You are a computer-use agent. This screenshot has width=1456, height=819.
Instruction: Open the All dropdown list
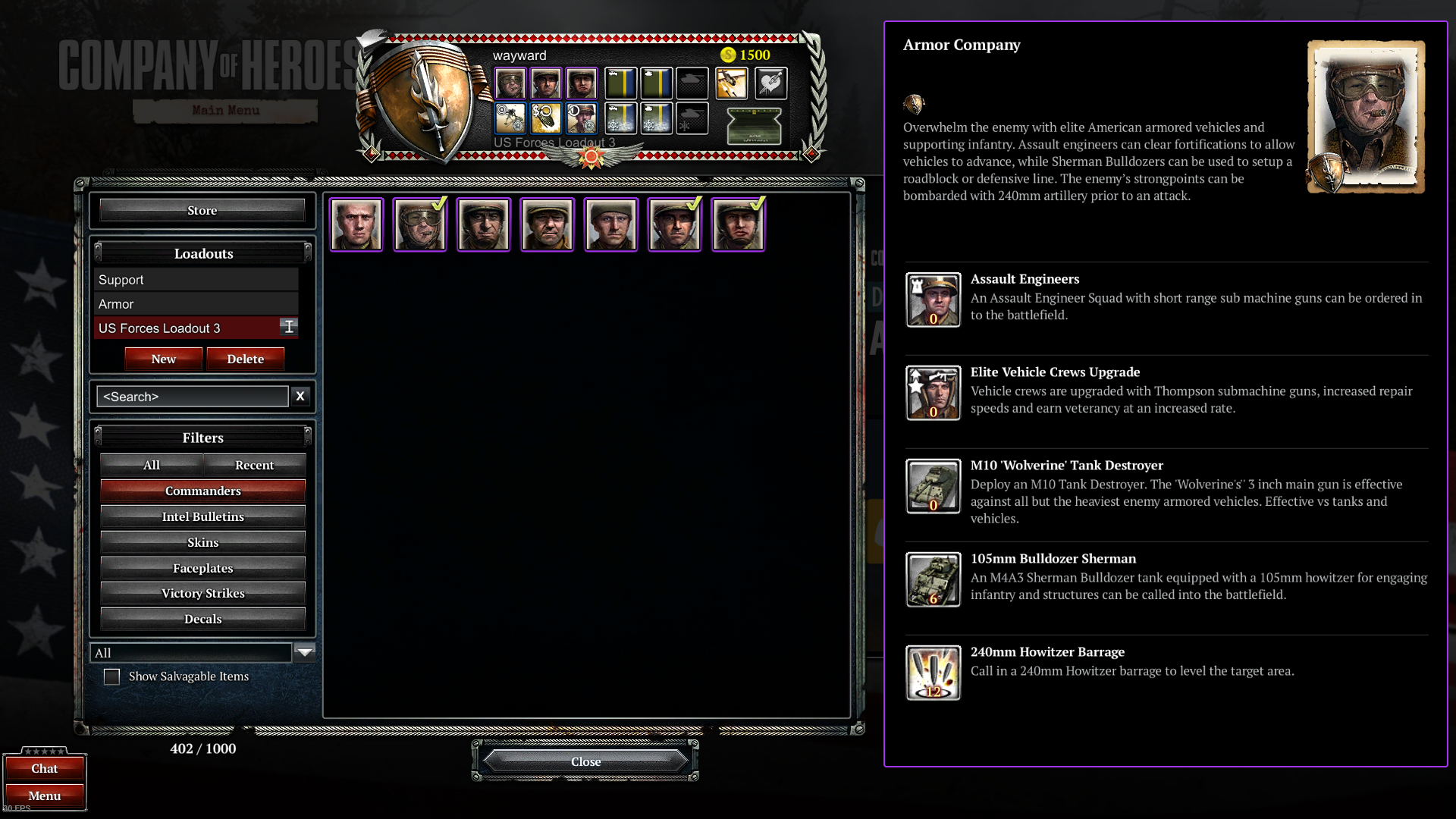click(x=305, y=652)
